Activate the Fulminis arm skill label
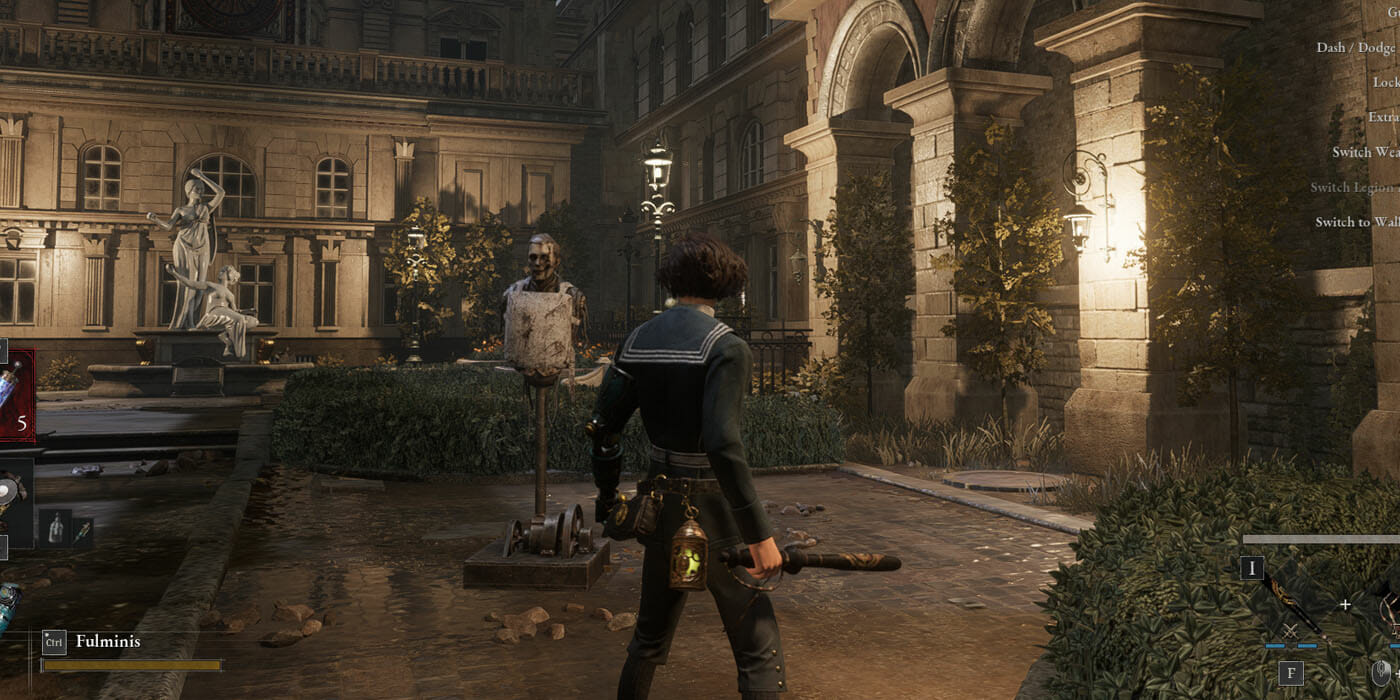 108,641
